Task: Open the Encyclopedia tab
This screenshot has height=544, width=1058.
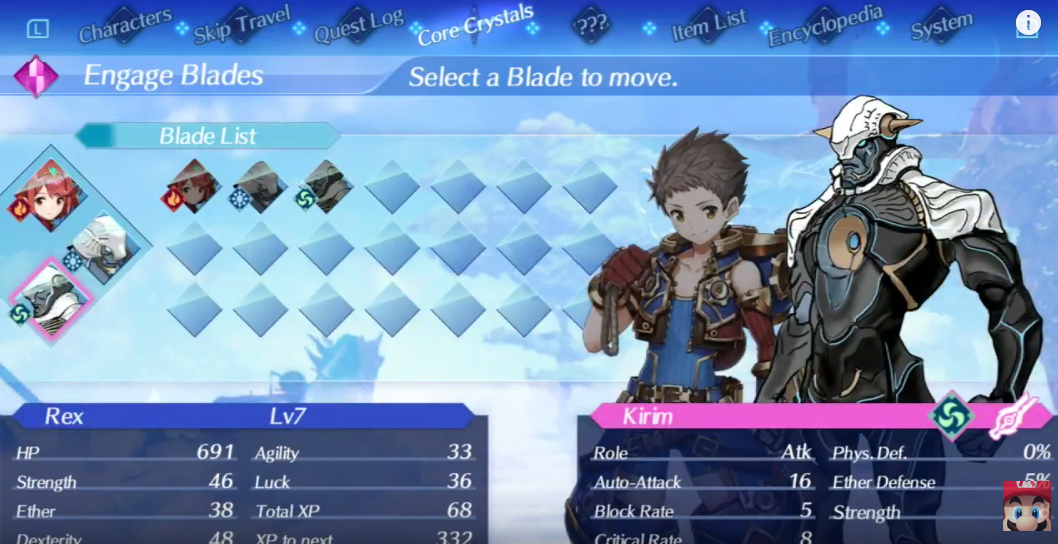Action: (826, 26)
